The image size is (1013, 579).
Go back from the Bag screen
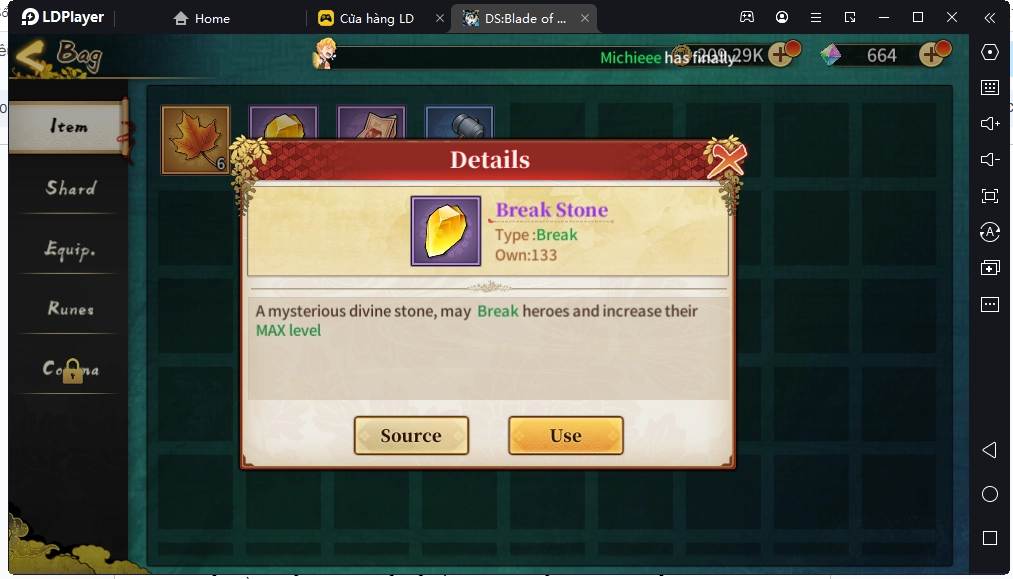point(32,55)
